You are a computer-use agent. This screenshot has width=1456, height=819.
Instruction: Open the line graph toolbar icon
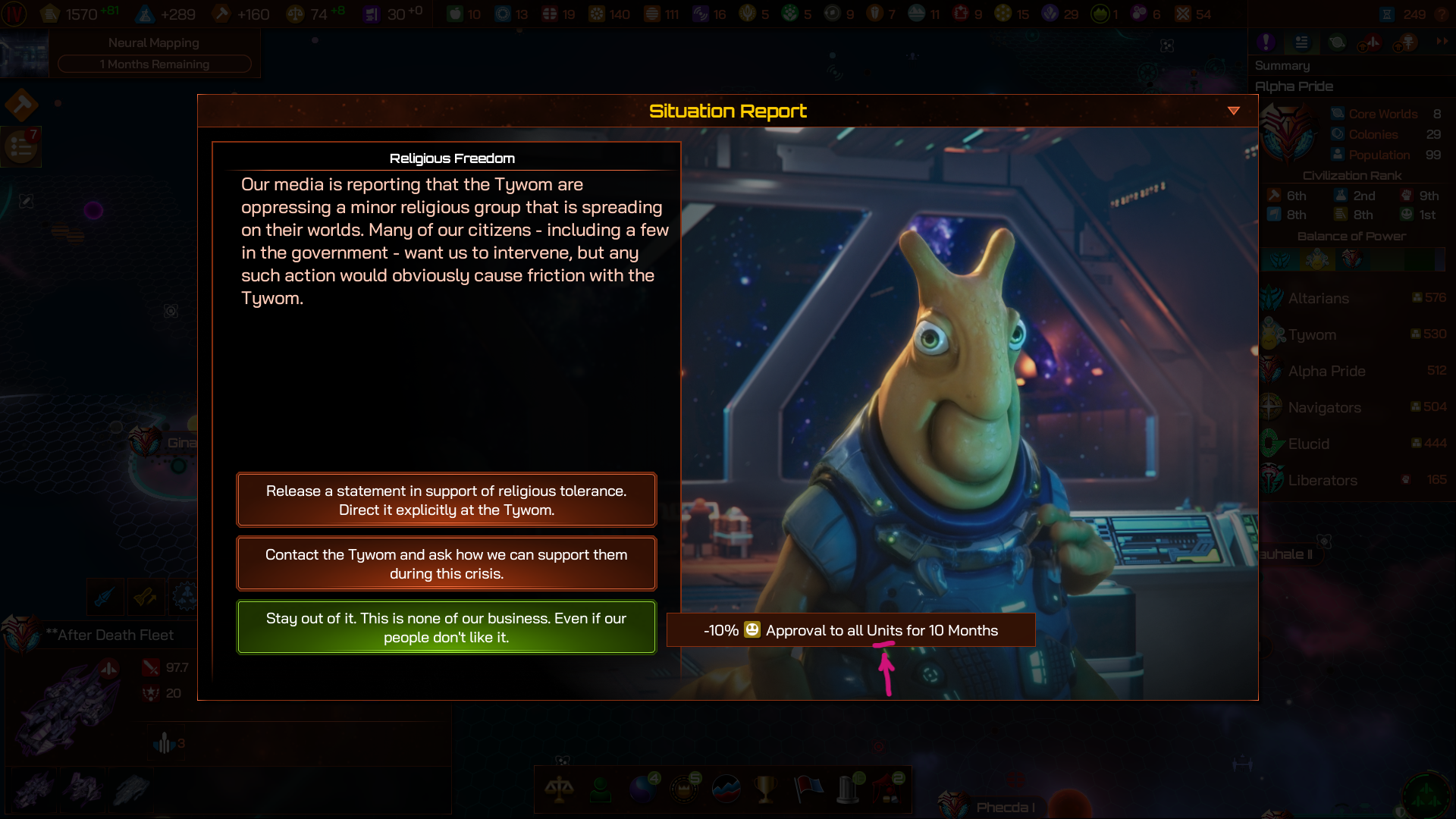click(726, 789)
